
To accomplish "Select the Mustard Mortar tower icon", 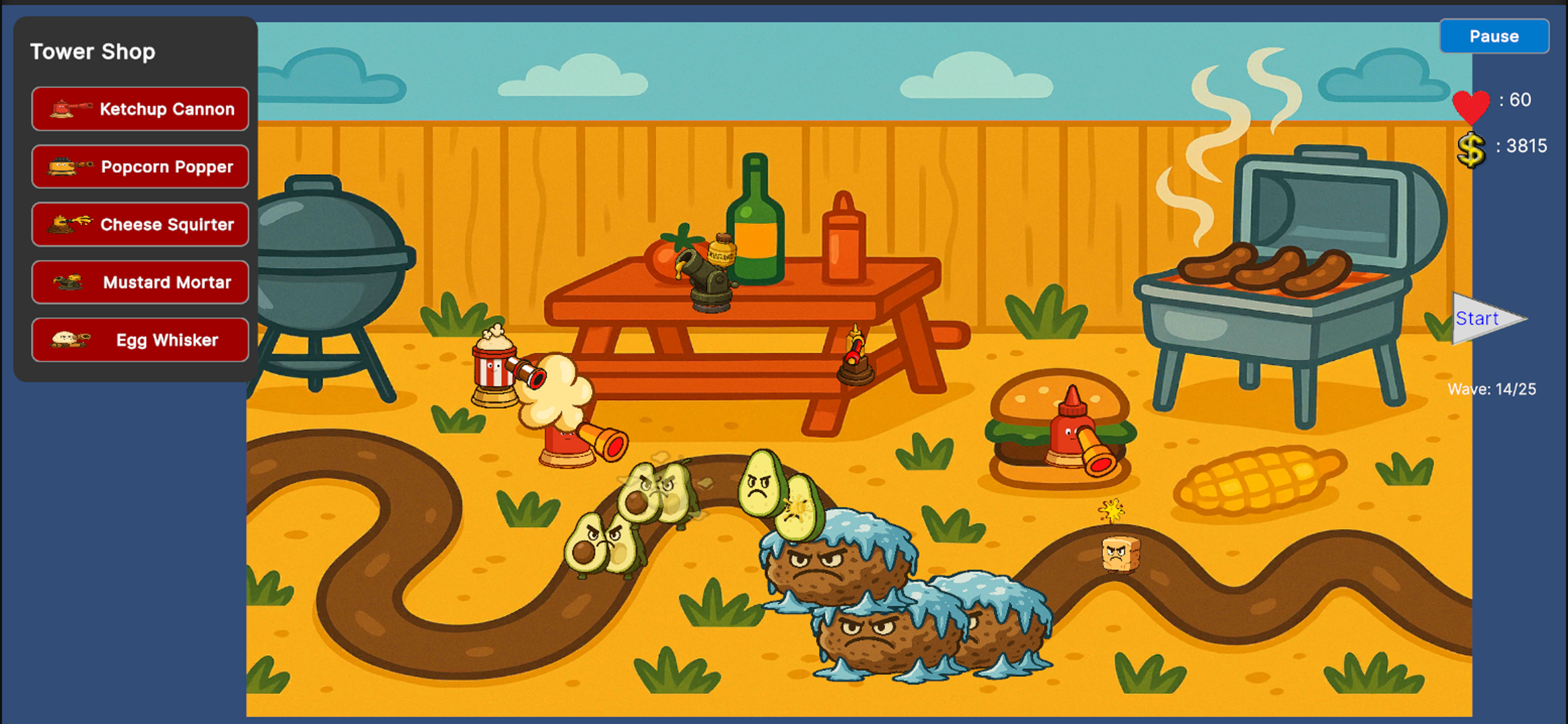I will (x=139, y=282).
